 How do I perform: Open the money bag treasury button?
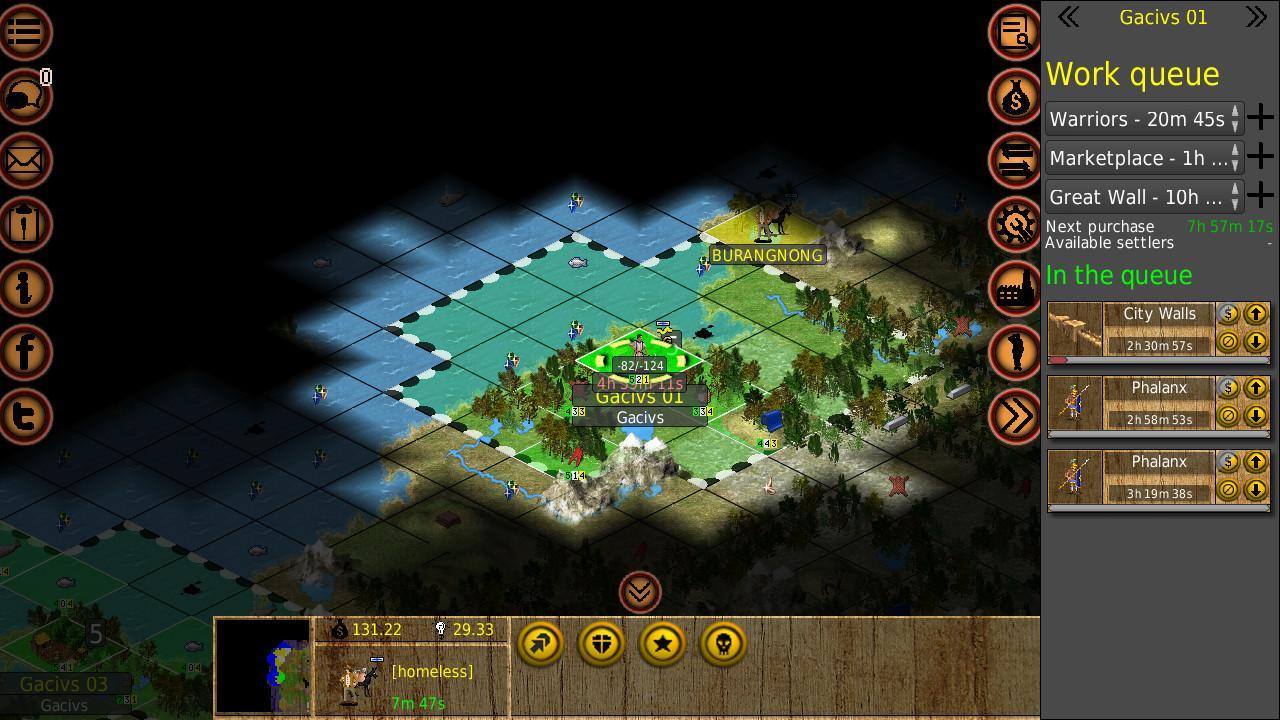click(x=1015, y=96)
